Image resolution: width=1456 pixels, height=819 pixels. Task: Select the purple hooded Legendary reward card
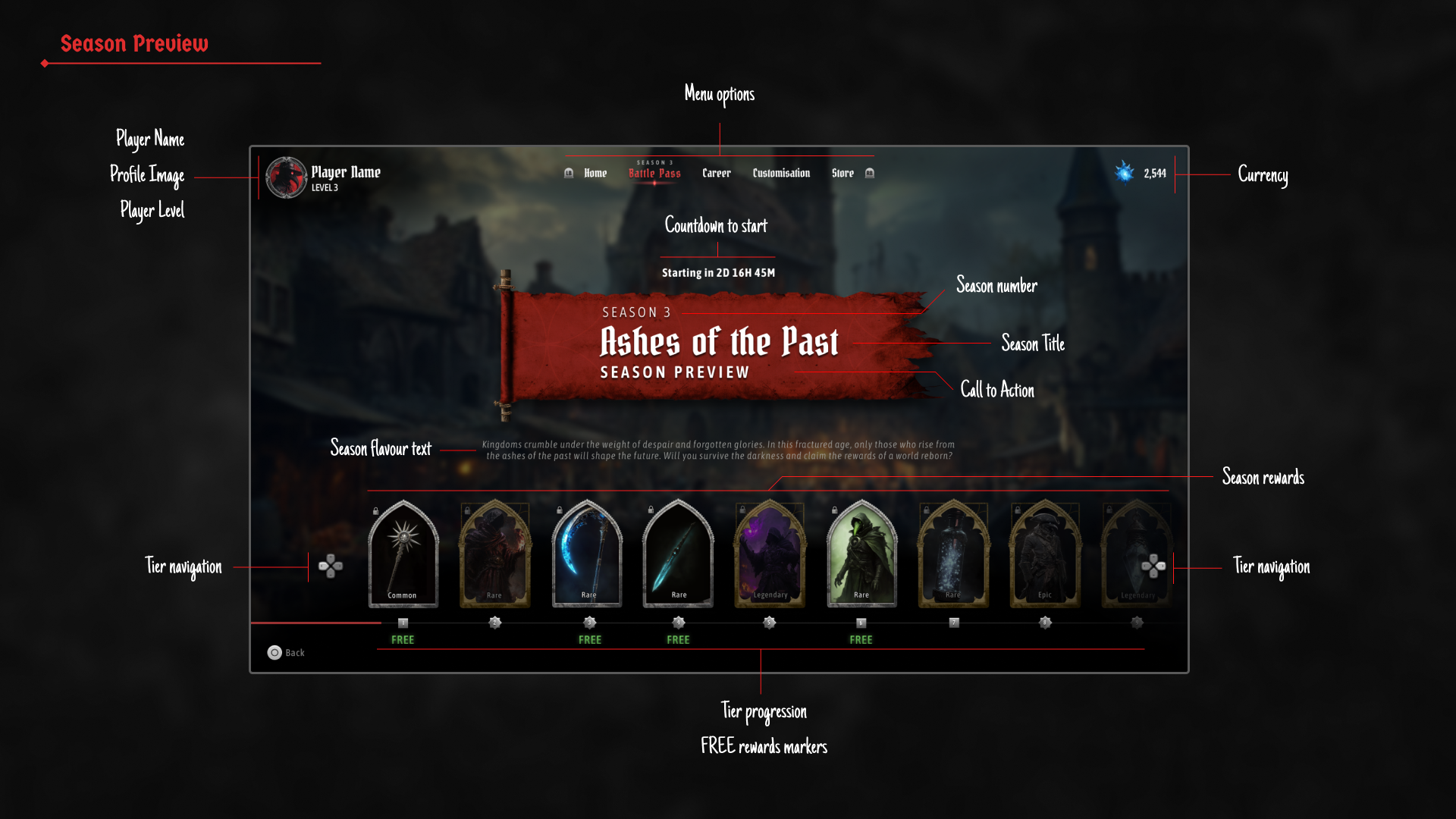click(x=770, y=554)
